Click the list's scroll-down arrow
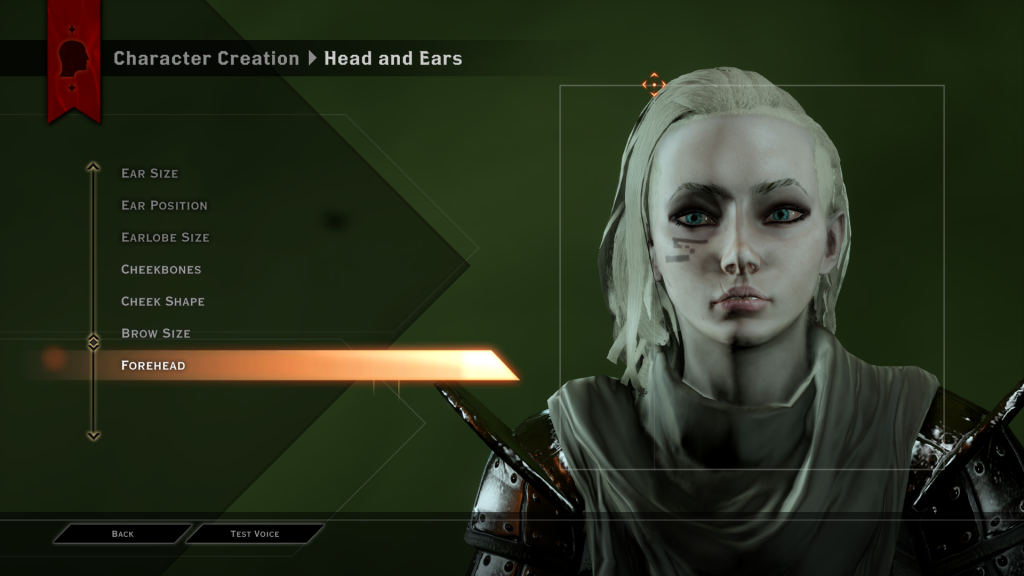This screenshot has width=1024, height=576. [x=93, y=436]
